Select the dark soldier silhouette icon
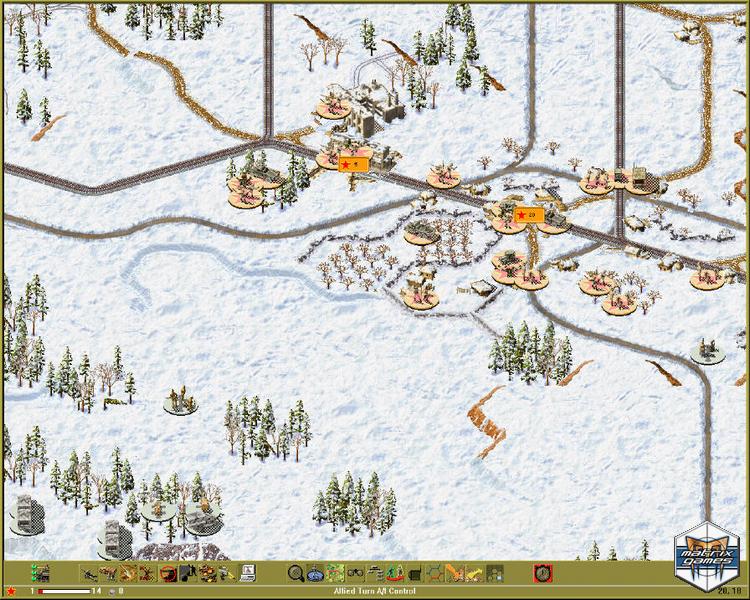750x600 pixels. [187, 573]
